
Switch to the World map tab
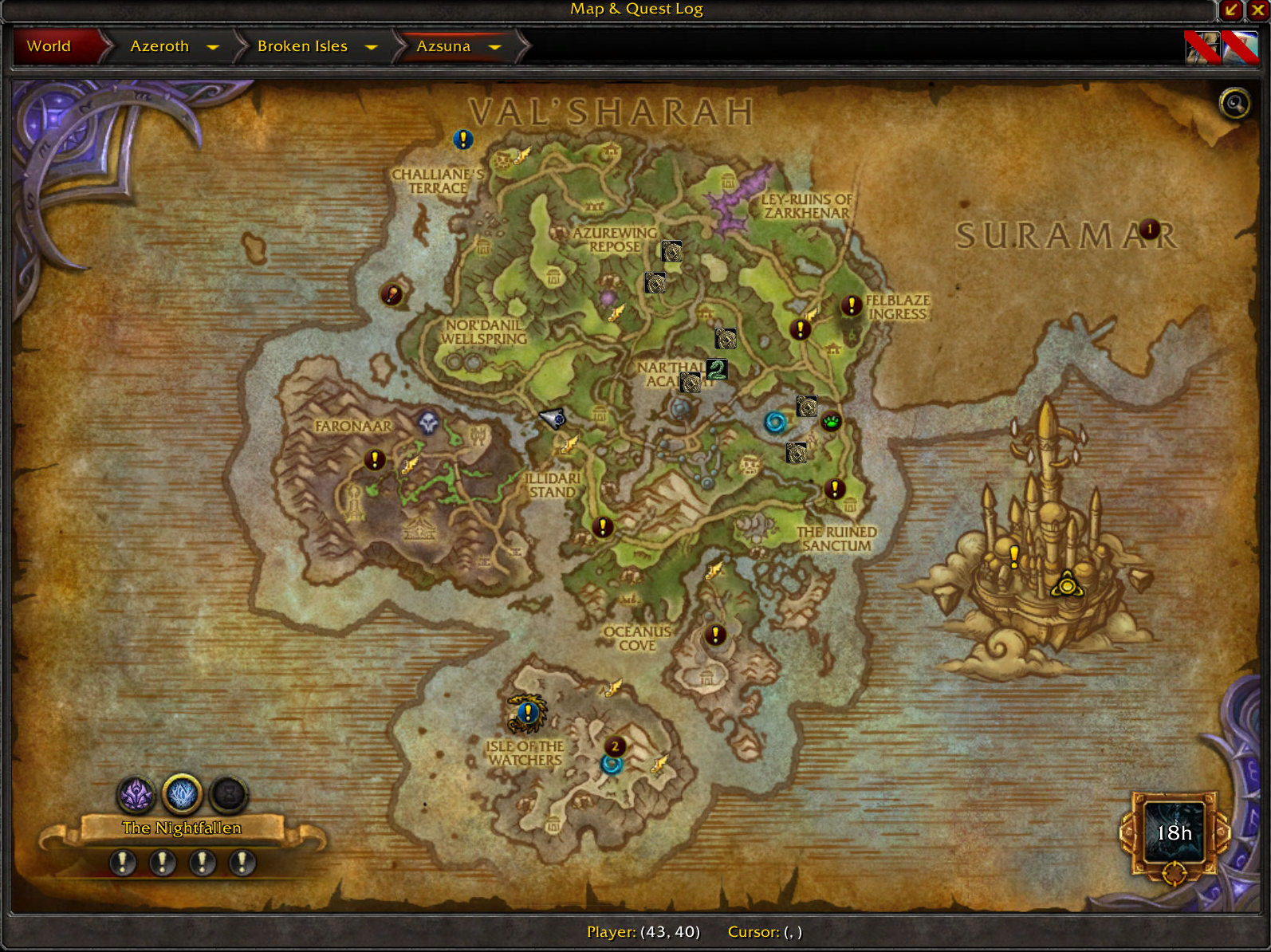click(x=48, y=46)
